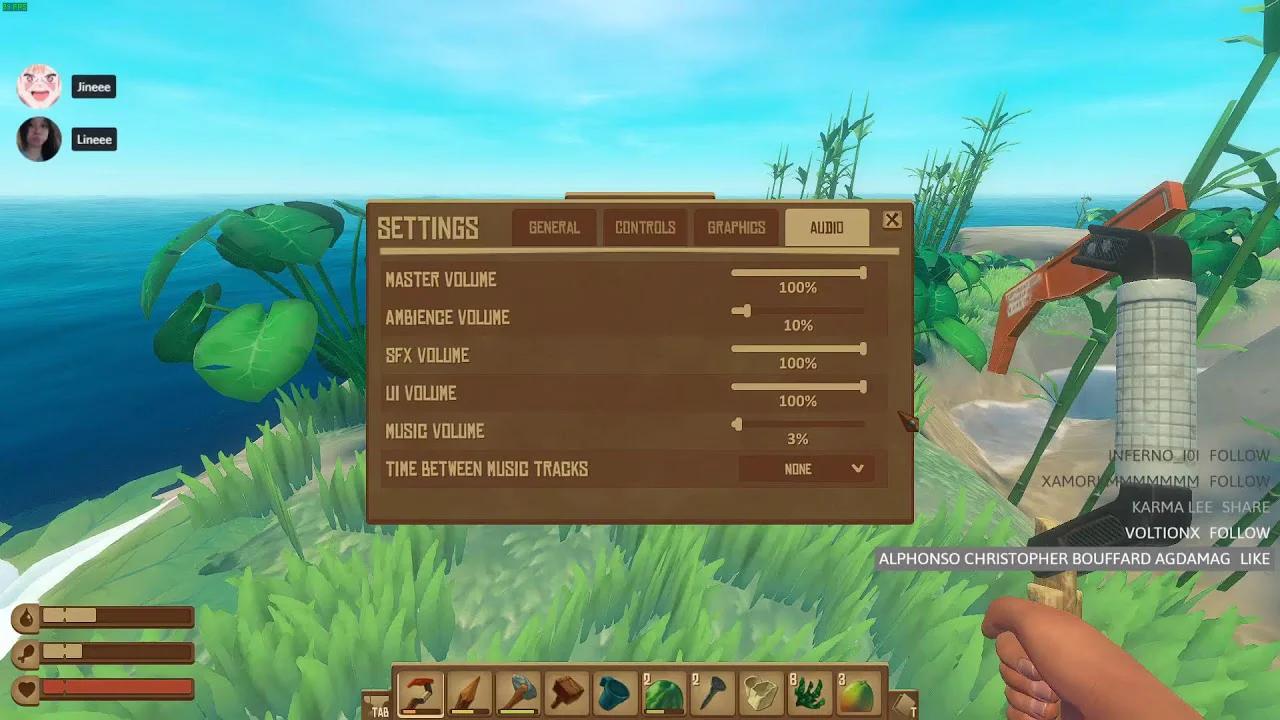Click the Music Volume slider handle
The width and height of the screenshot is (1280, 720).
737,424
